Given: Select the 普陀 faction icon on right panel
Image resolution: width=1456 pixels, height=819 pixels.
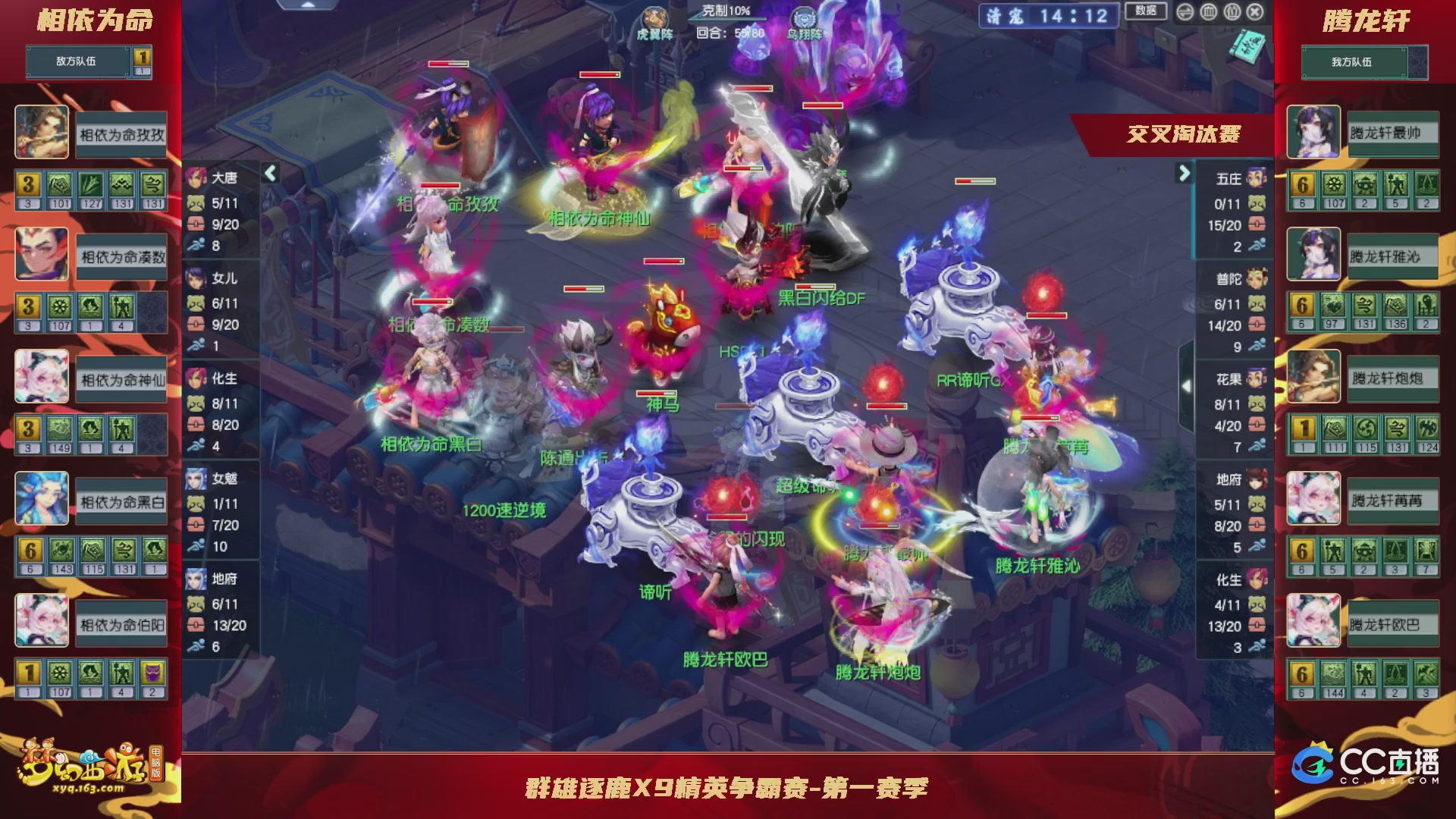Looking at the screenshot, I should (x=1259, y=278).
